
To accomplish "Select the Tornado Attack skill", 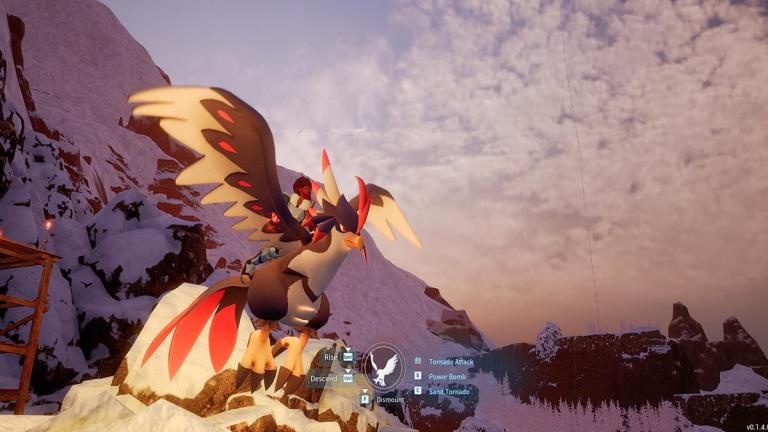I will click(x=450, y=361).
